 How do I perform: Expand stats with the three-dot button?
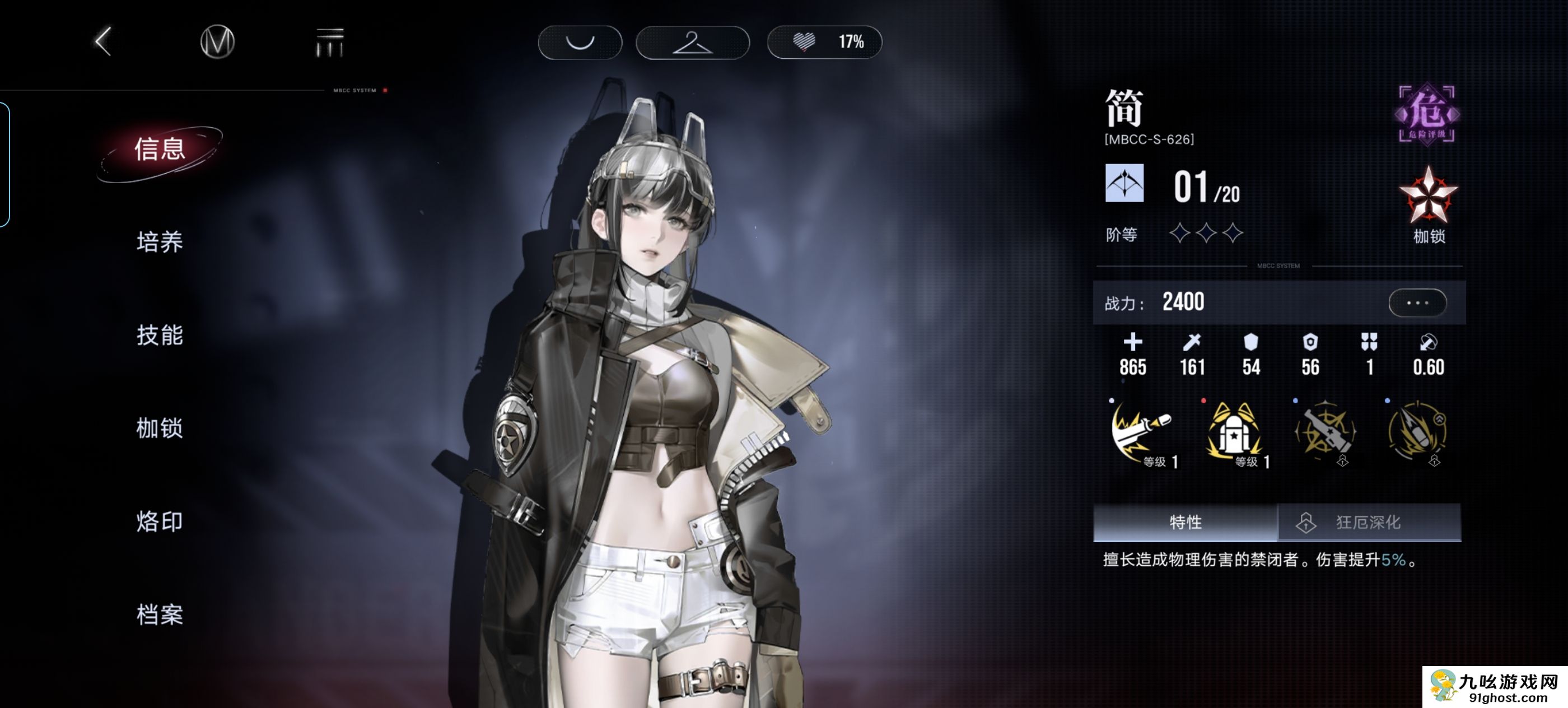tap(1417, 302)
